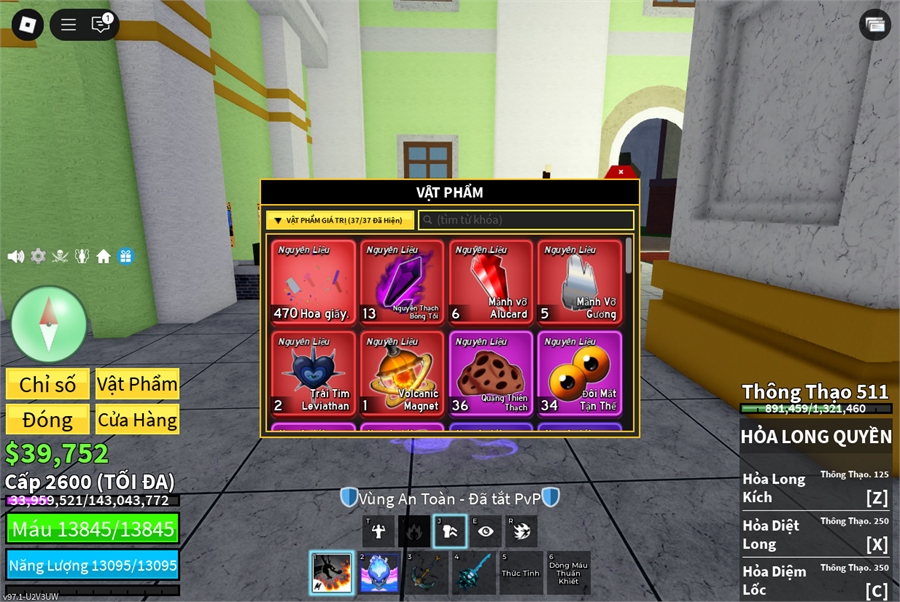Open the gear settings icon
The width and height of the screenshot is (900, 602).
tap(38, 256)
